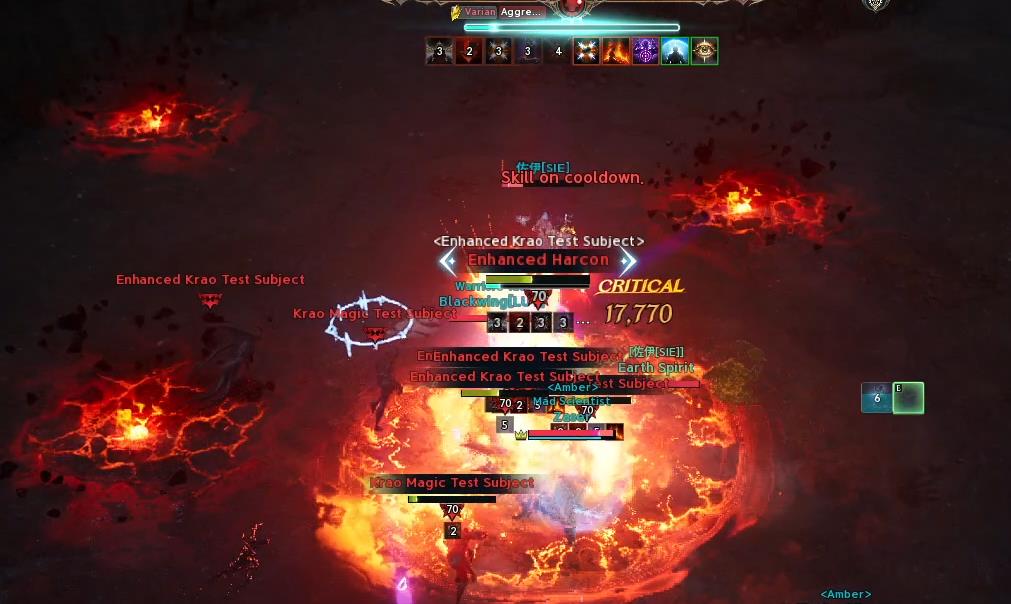1011x604 pixels.
Task: Activate the green-bordered skill marked E
Action: tap(908, 398)
